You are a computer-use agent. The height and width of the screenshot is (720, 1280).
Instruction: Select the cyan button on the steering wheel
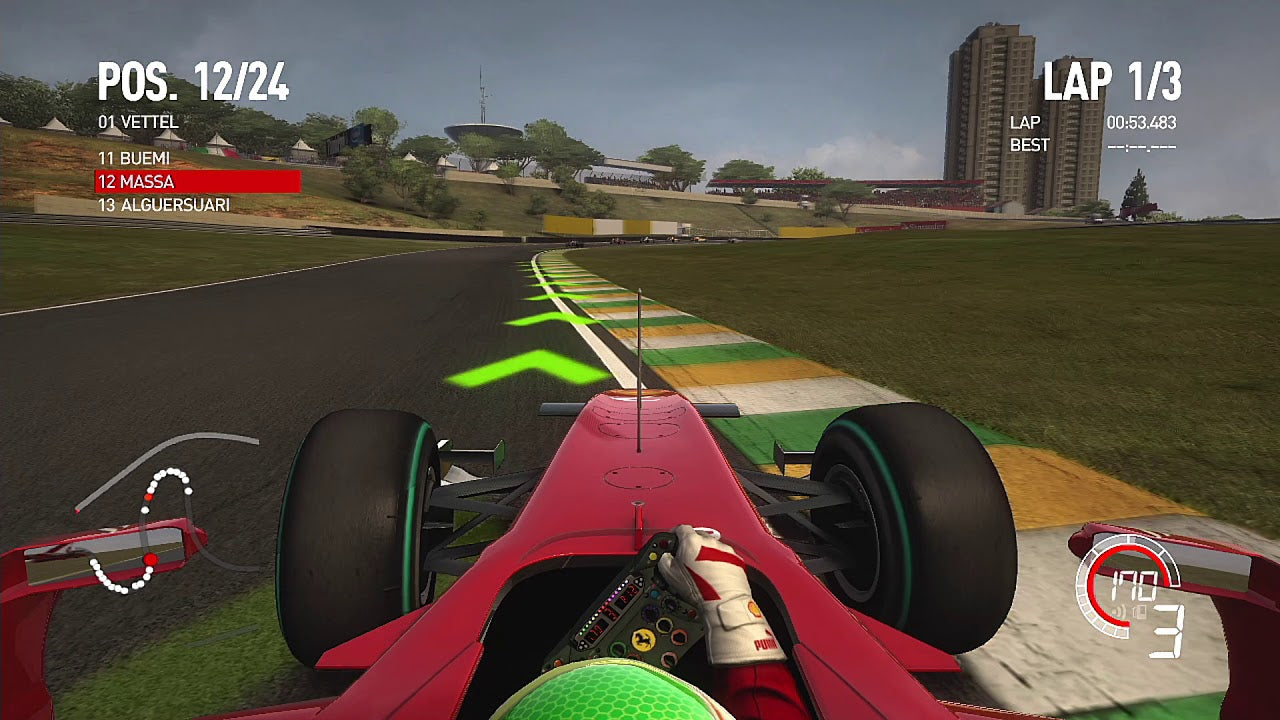[x=654, y=594]
